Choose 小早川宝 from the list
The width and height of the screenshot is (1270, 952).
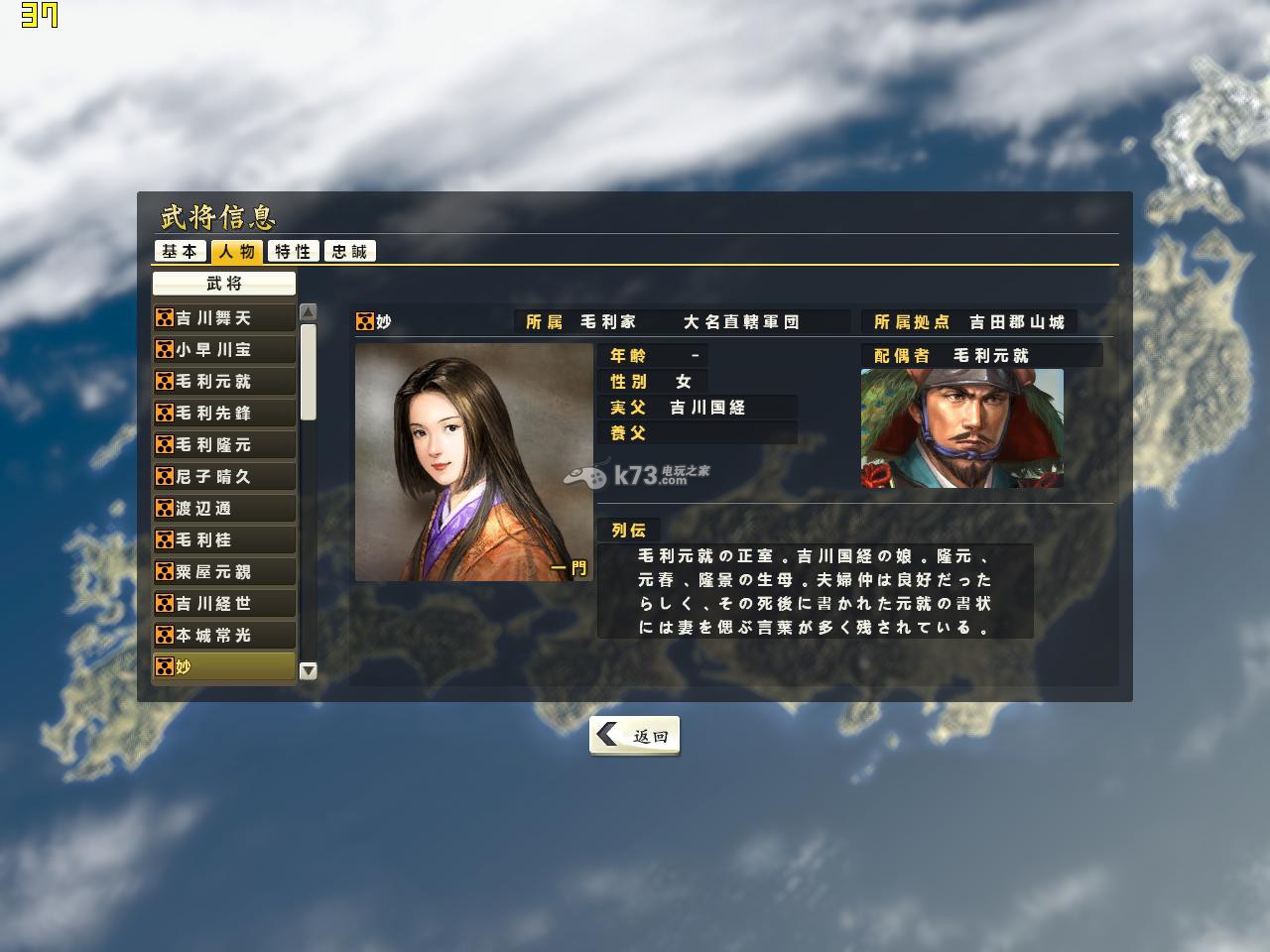click(224, 350)
